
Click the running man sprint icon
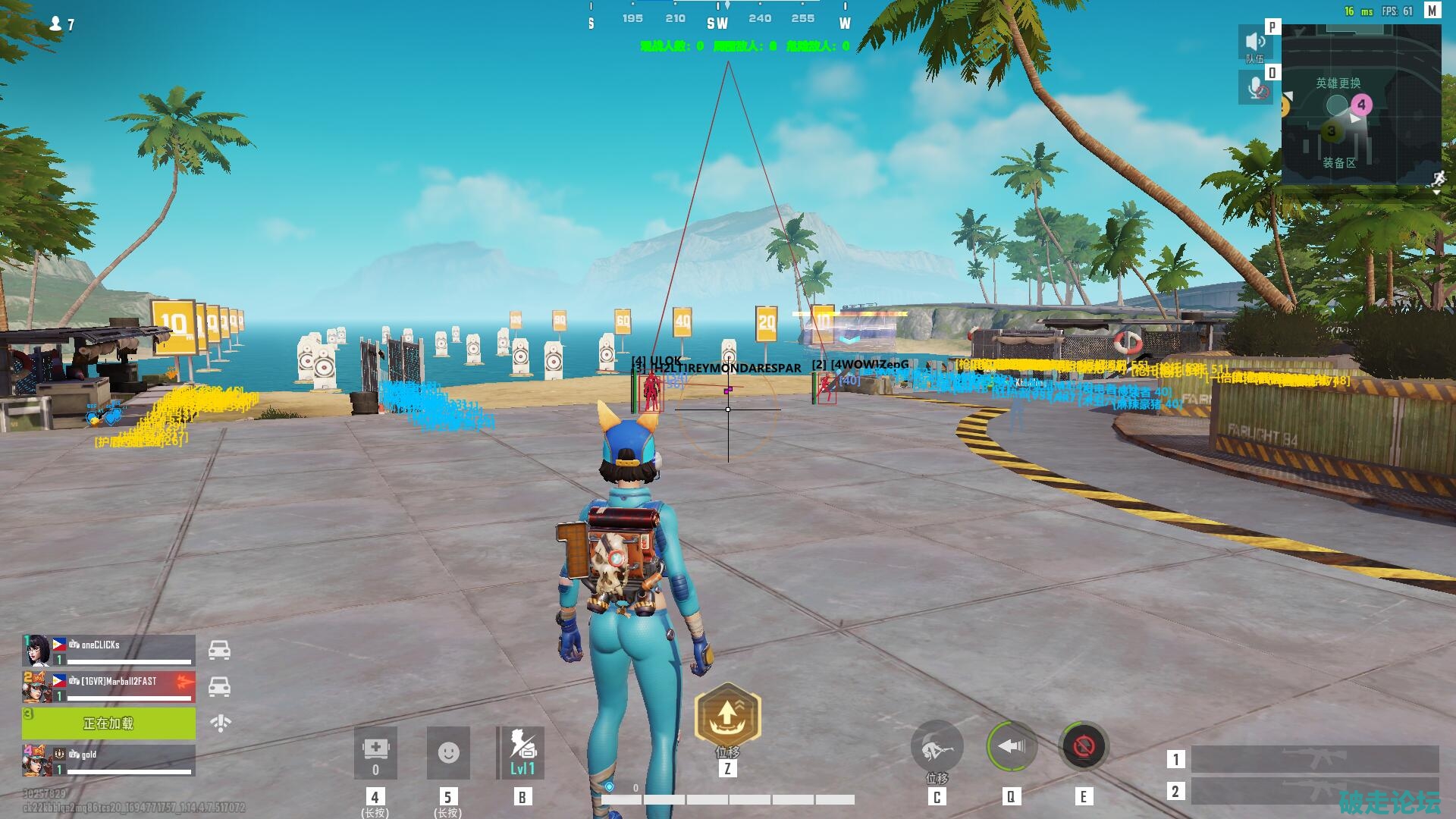coord(1439,179)
